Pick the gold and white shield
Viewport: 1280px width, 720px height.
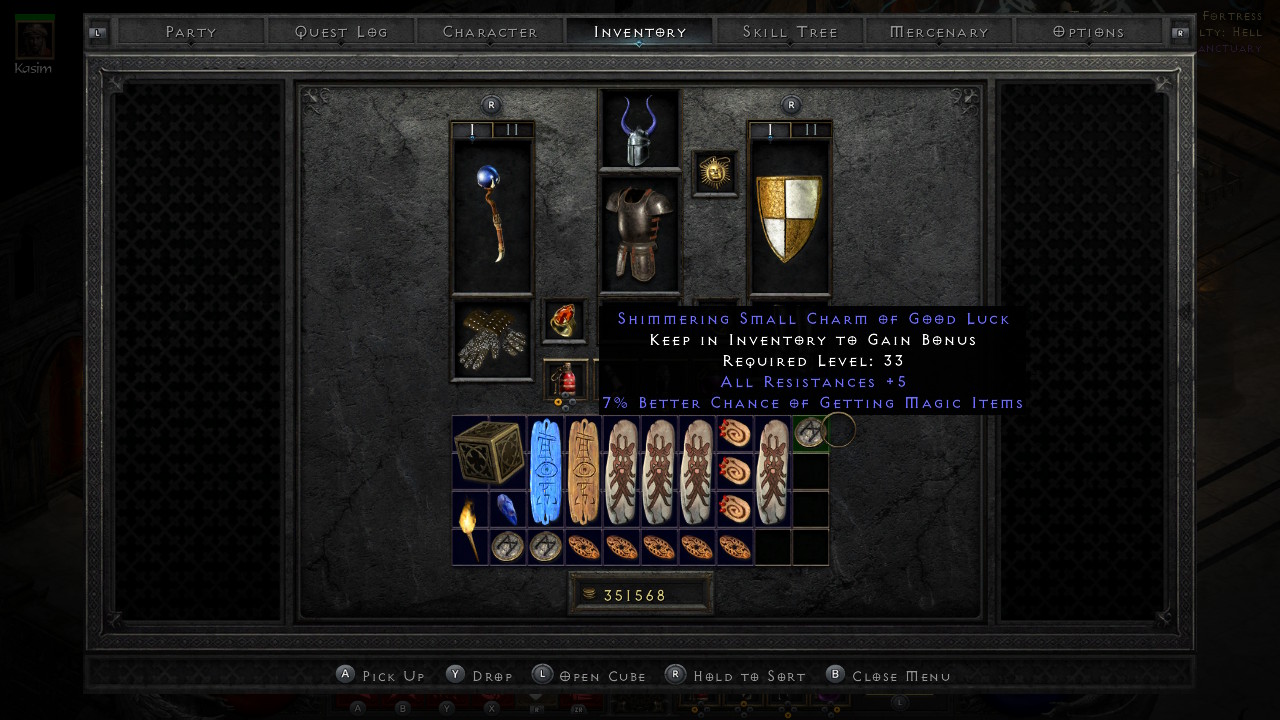(789, 217)
